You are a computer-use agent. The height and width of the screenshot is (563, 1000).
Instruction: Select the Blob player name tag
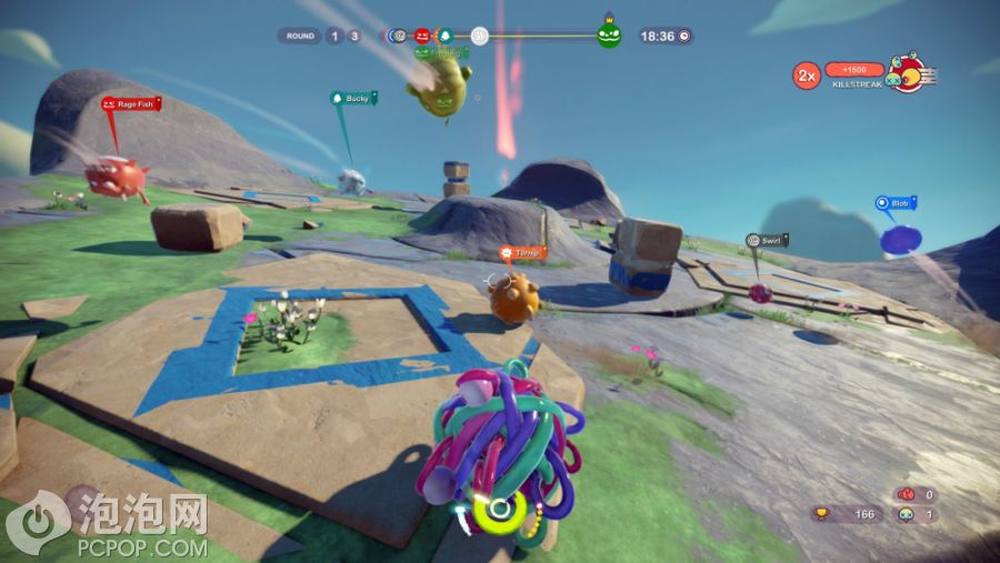pyautogui.click(x=895, y=203)
